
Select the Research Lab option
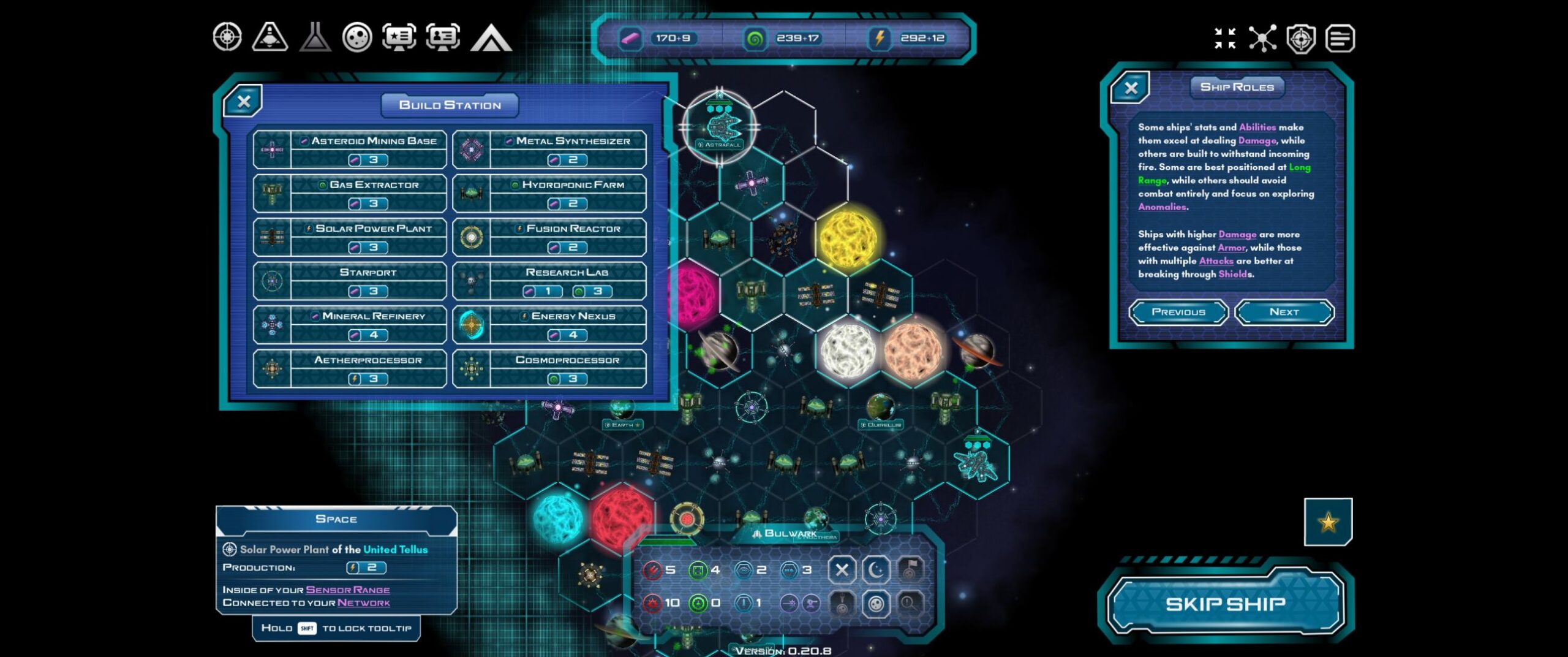(x=549, y=281)
